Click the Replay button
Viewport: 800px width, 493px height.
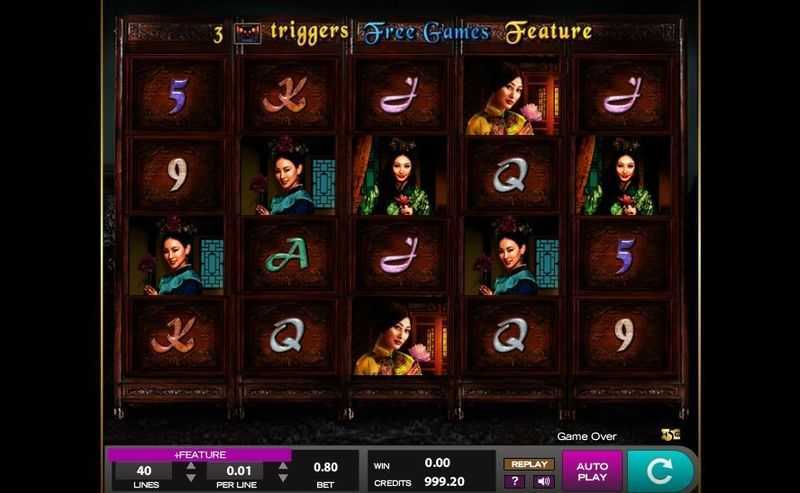click(x=529, y=464)
